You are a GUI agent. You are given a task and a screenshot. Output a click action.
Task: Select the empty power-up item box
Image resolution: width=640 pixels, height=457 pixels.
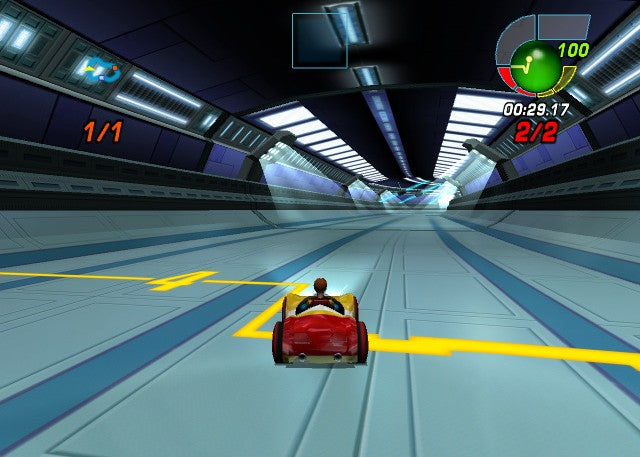[x=319, y=40]
